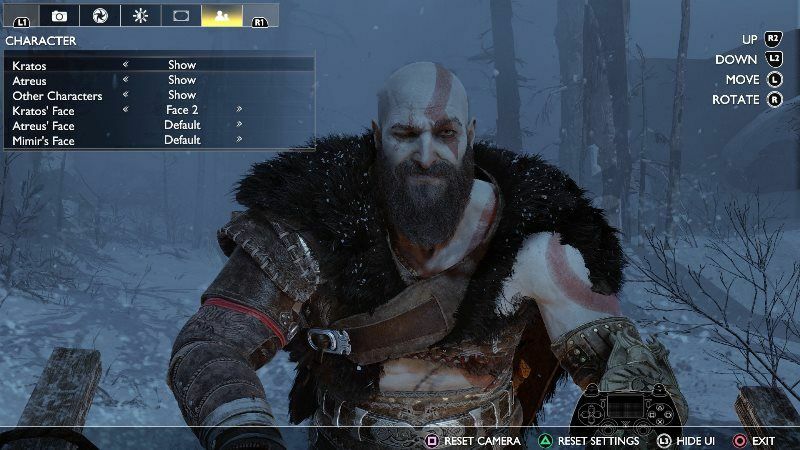The image size is (800, 450).
Task: Click the left arrow next to Face 2
Action: 125,110
